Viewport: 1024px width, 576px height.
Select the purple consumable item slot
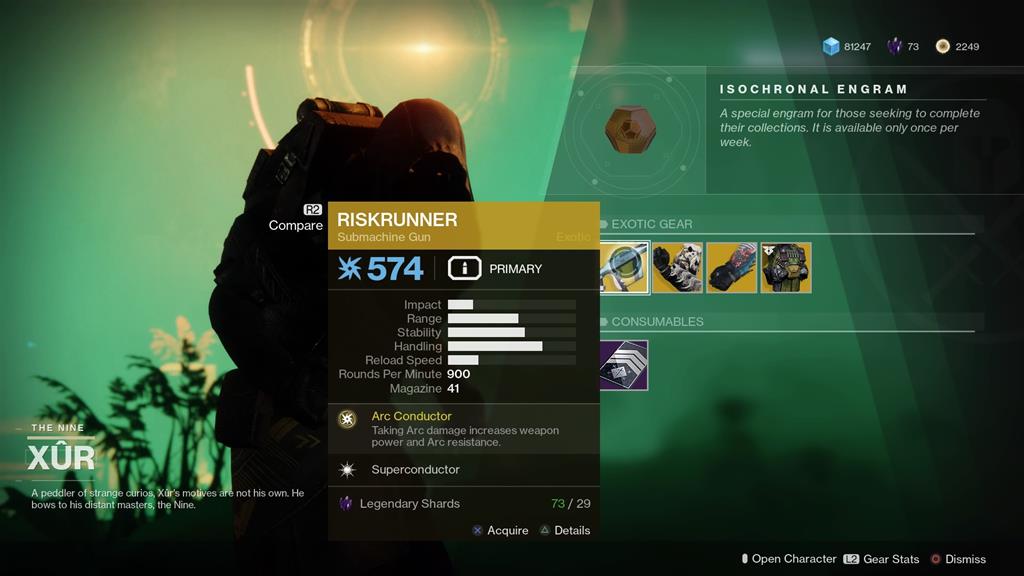[x=623, y=365]
